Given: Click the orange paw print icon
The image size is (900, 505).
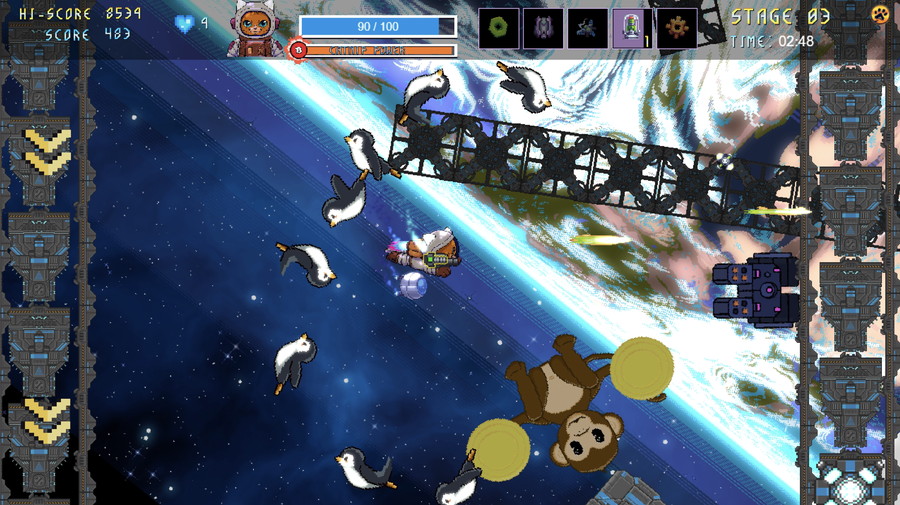Looking at the screenshot, I should (x=880, y=14).
